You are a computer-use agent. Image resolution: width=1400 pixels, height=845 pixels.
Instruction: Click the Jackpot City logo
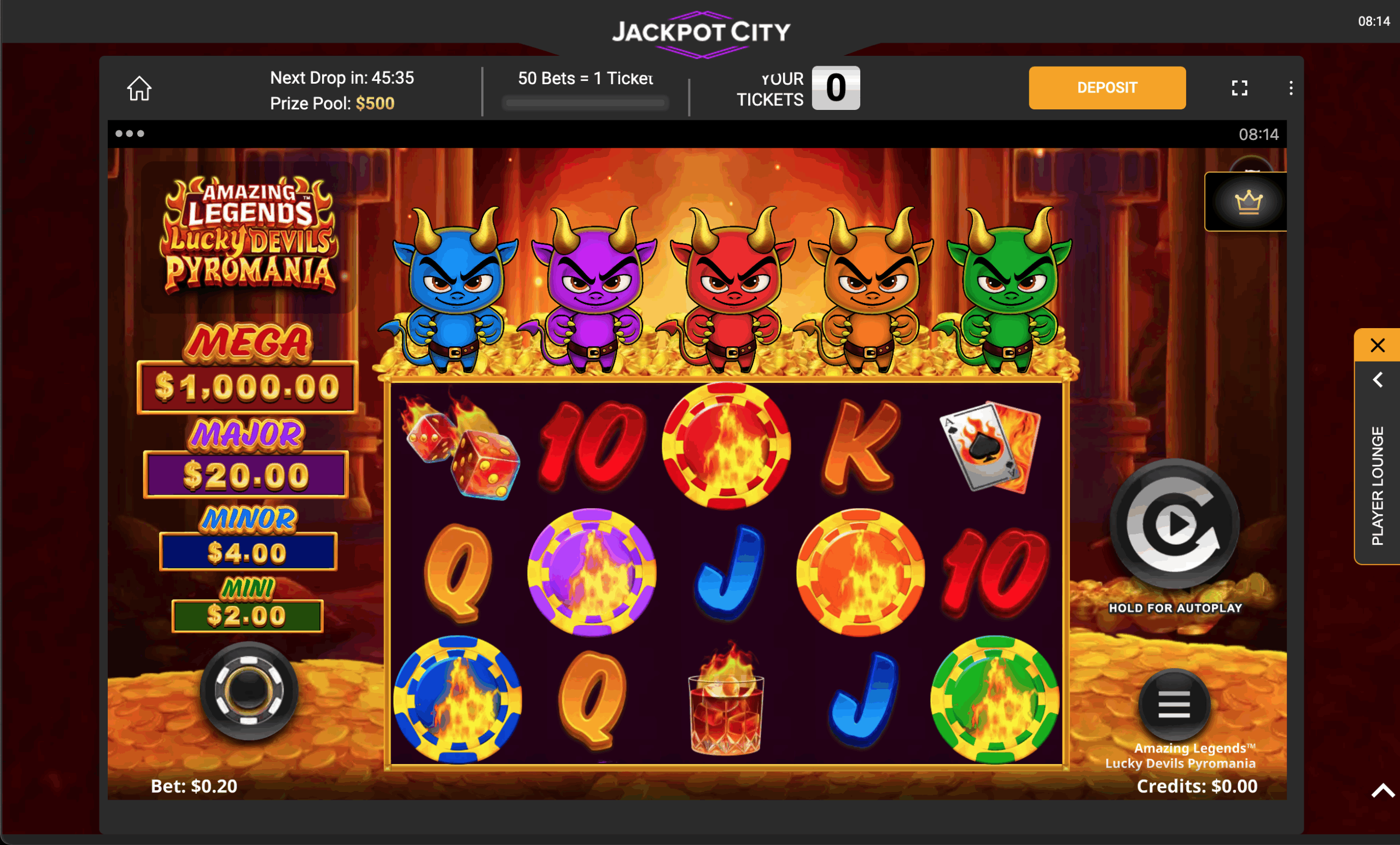pos(700,32)
